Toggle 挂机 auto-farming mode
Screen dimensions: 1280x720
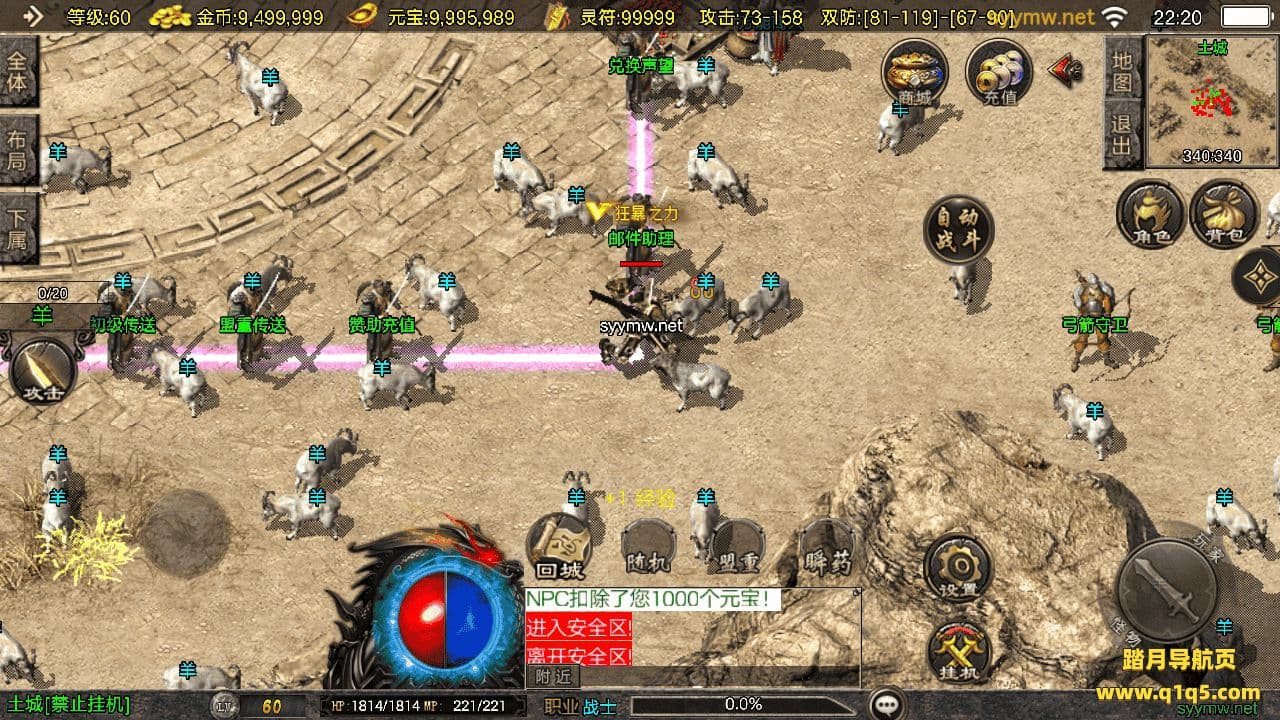tap(959, 654)
